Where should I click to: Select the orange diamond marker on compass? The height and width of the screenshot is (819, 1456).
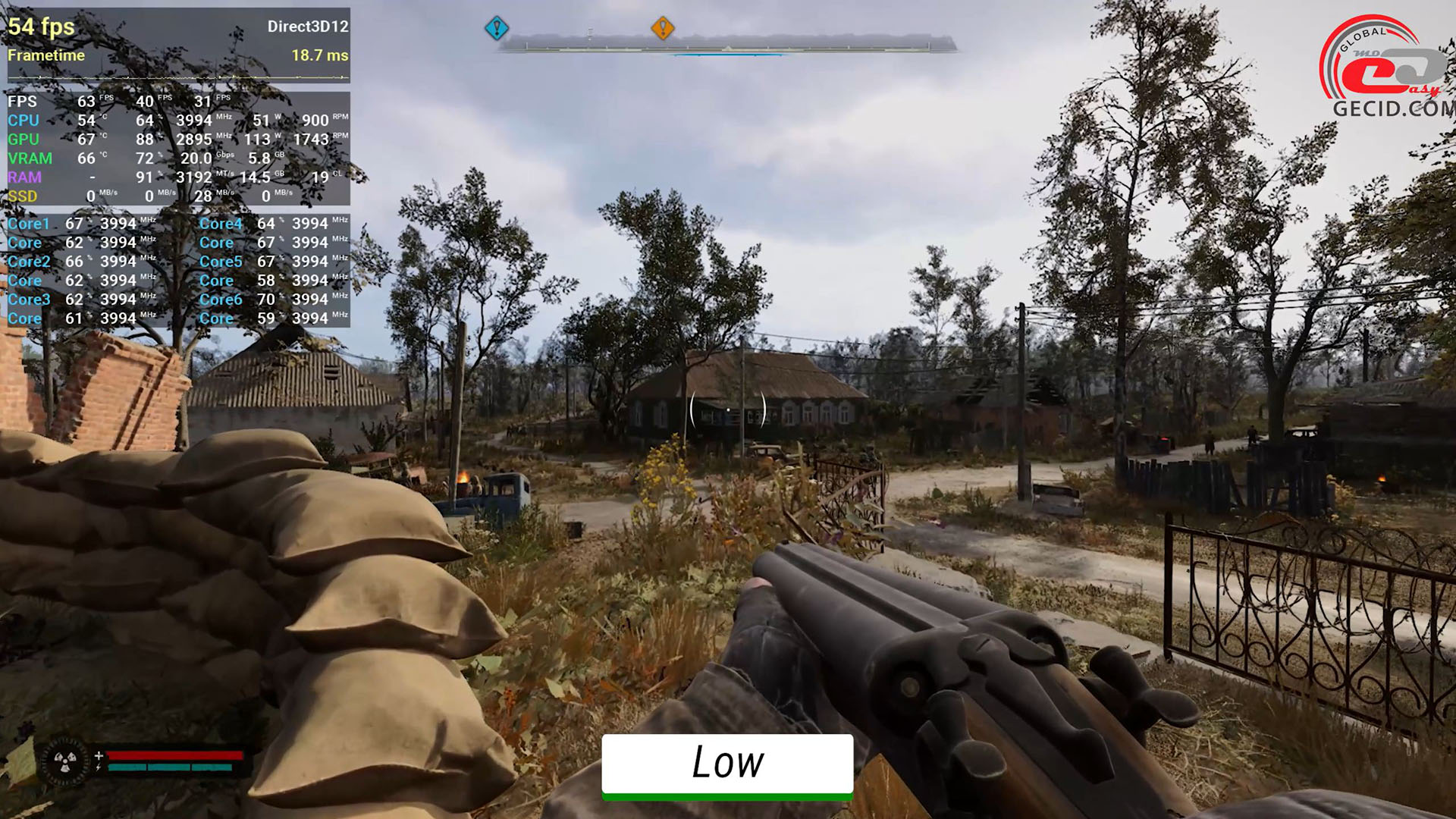pyautogui.click(x=662, y=28)
